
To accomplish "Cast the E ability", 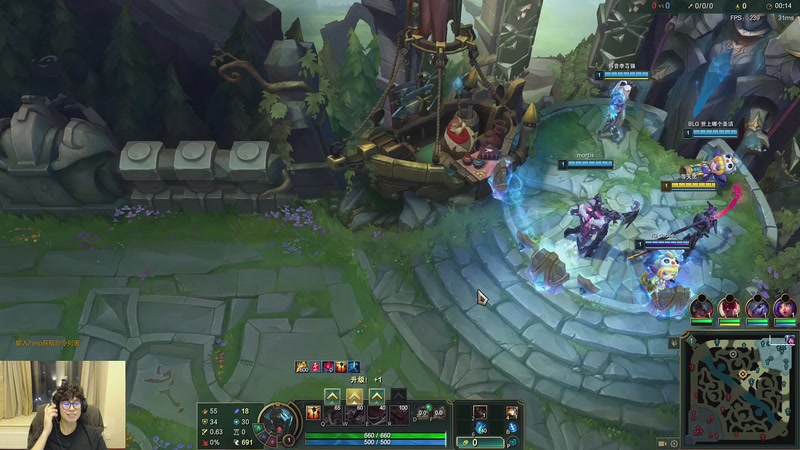I will coord(376,413).
